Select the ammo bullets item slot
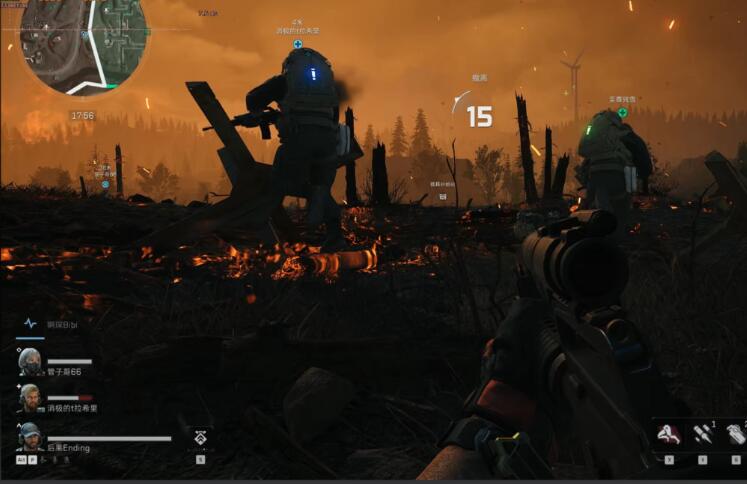The image size is (747, 484). click(702, 434)
